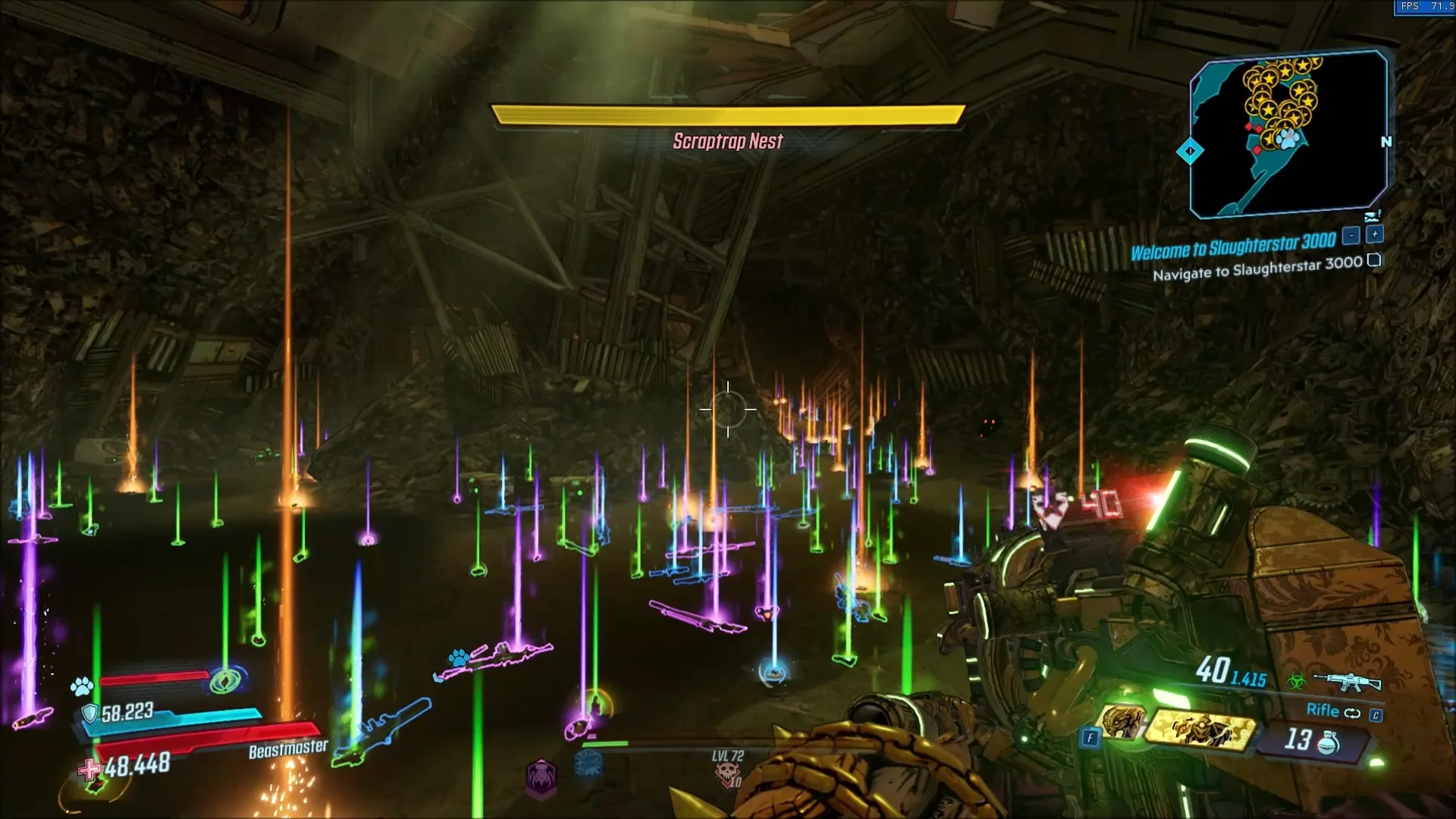The image size is (1456, 819).
Task: Click the N compass marker on the minimap
Action: point(1387,141)
